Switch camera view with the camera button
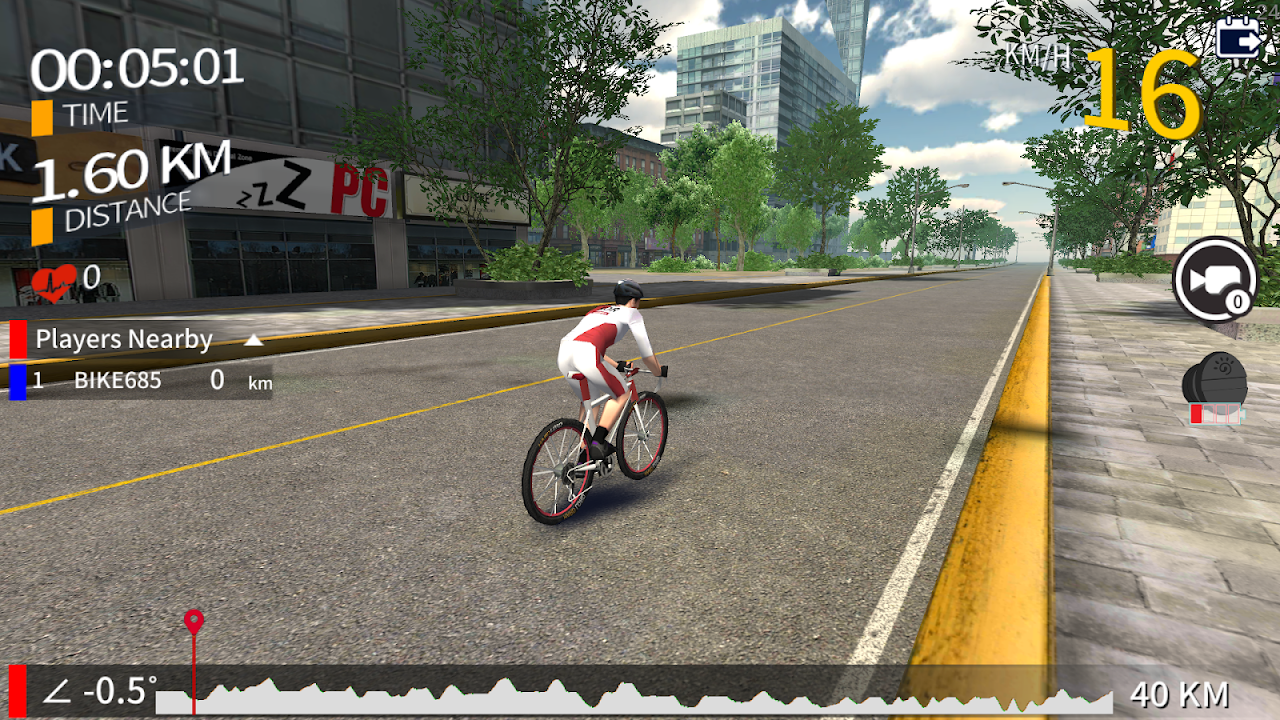The height and width of the screenshot is (720, 1280). tap(1214, 279)
